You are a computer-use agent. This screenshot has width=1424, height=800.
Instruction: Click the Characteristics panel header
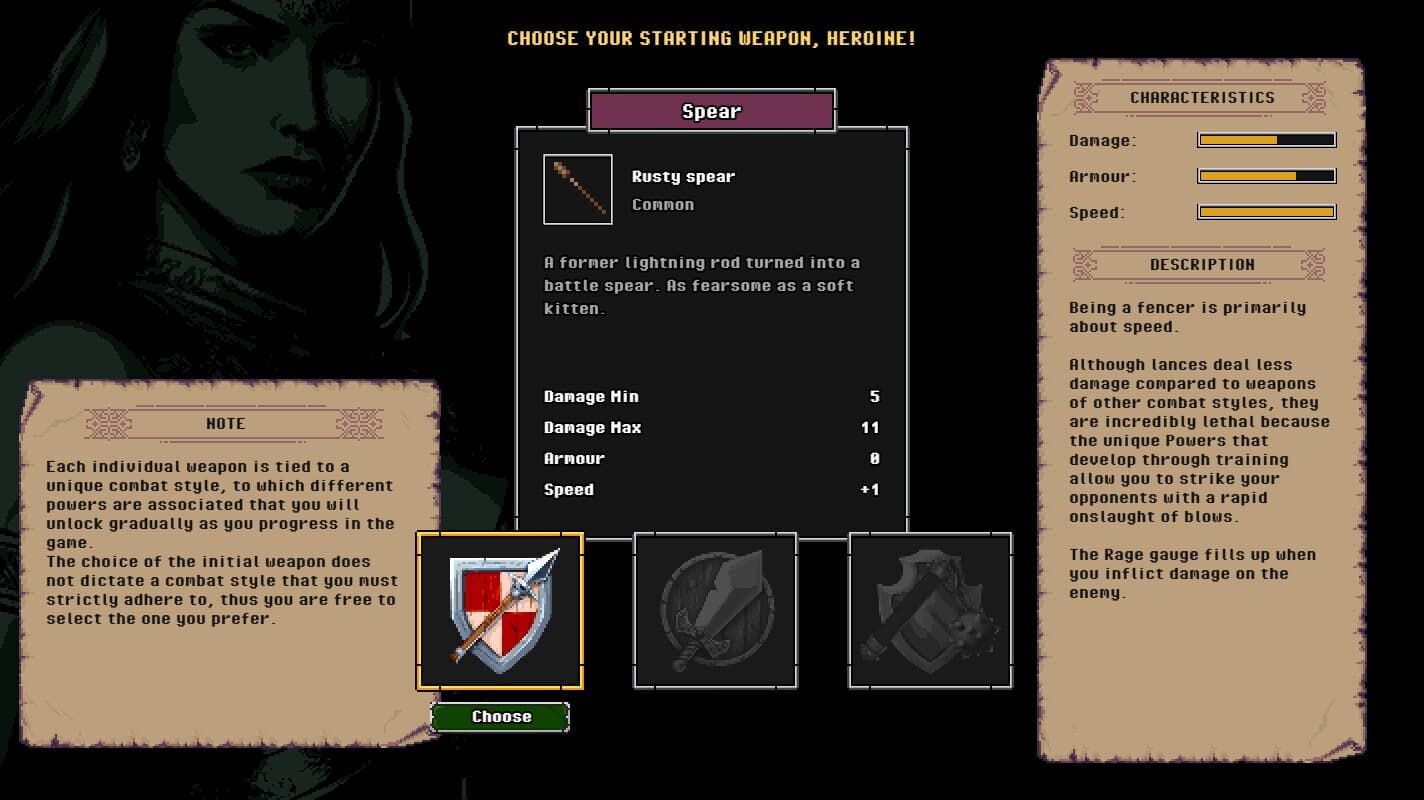pos(1201,97)
